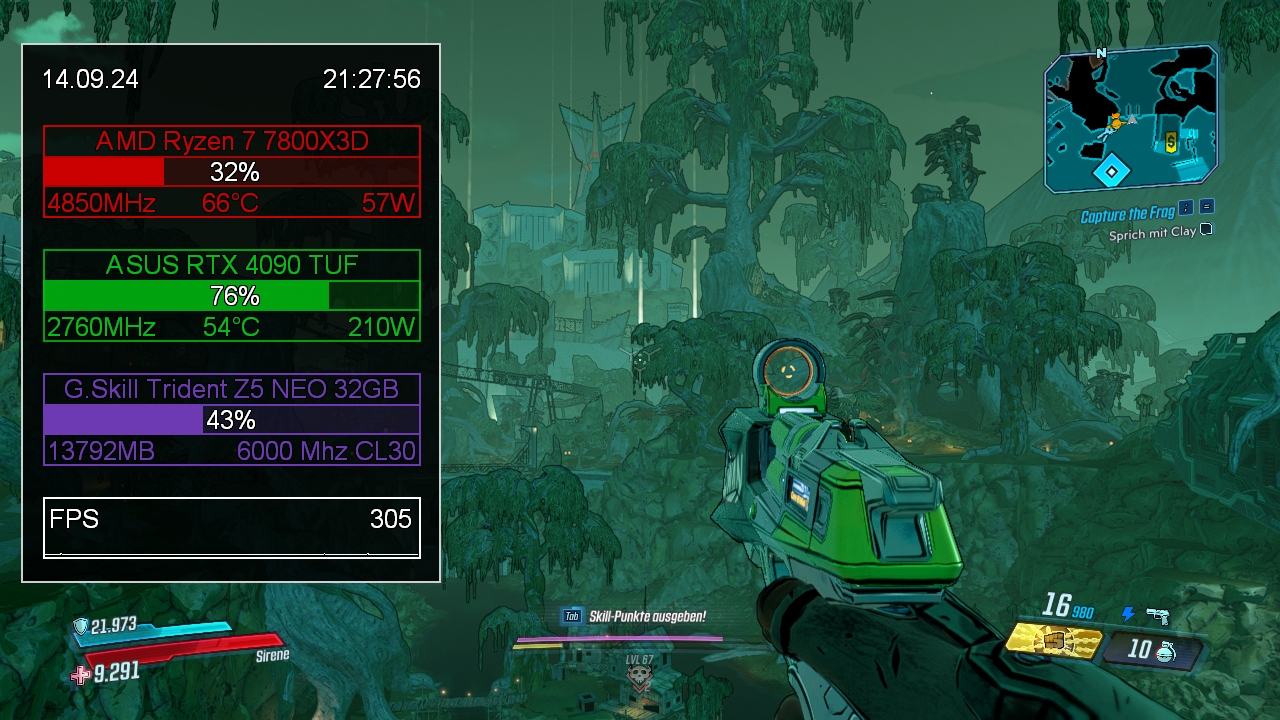The width and height of the screenshot is (1280, 720).
Task: Click the FPS counter box in overlay
Action: [x=232, y=527]
